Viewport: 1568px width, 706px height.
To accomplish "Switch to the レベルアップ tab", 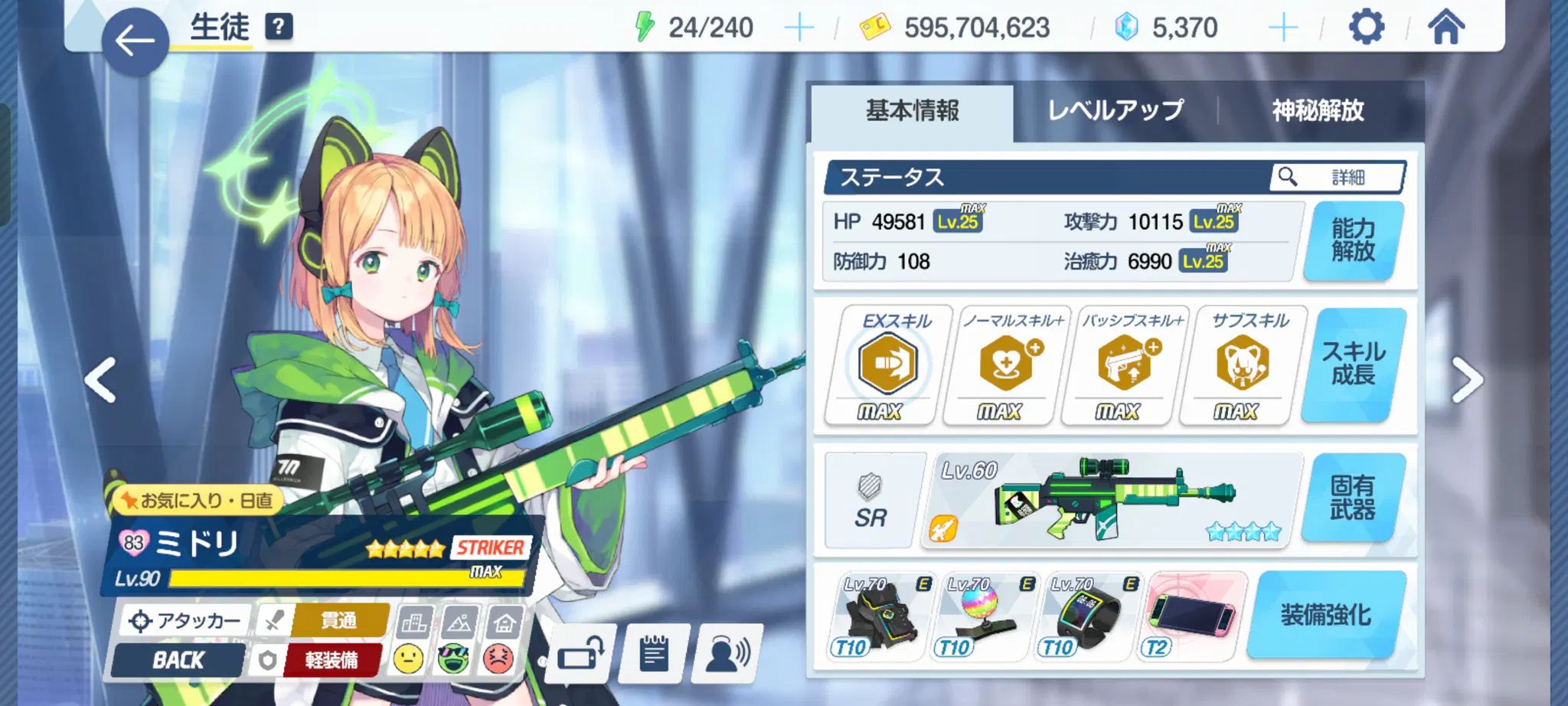I will tap(1115, 111).
